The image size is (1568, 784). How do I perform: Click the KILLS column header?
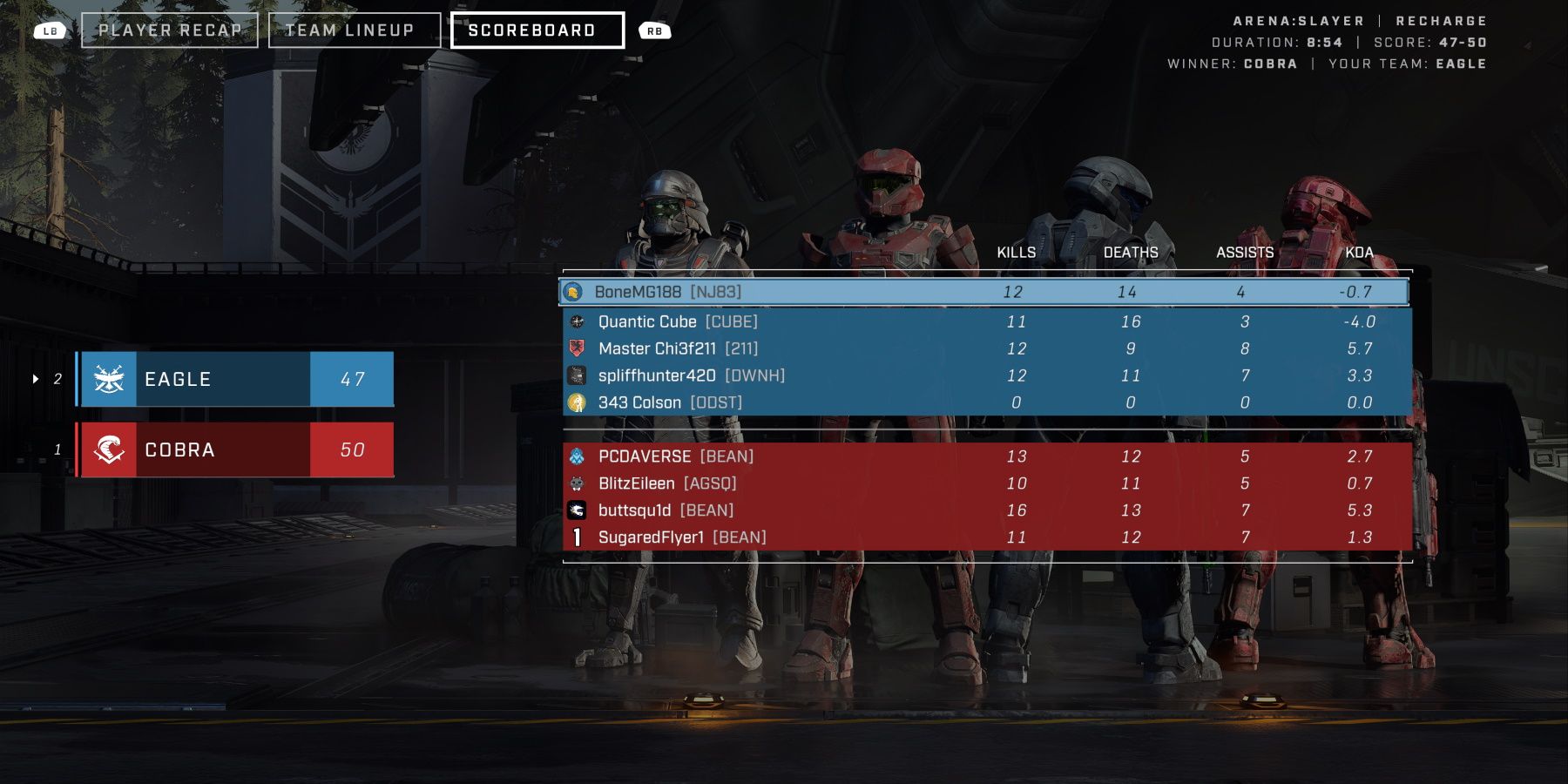pos(1017,253)
